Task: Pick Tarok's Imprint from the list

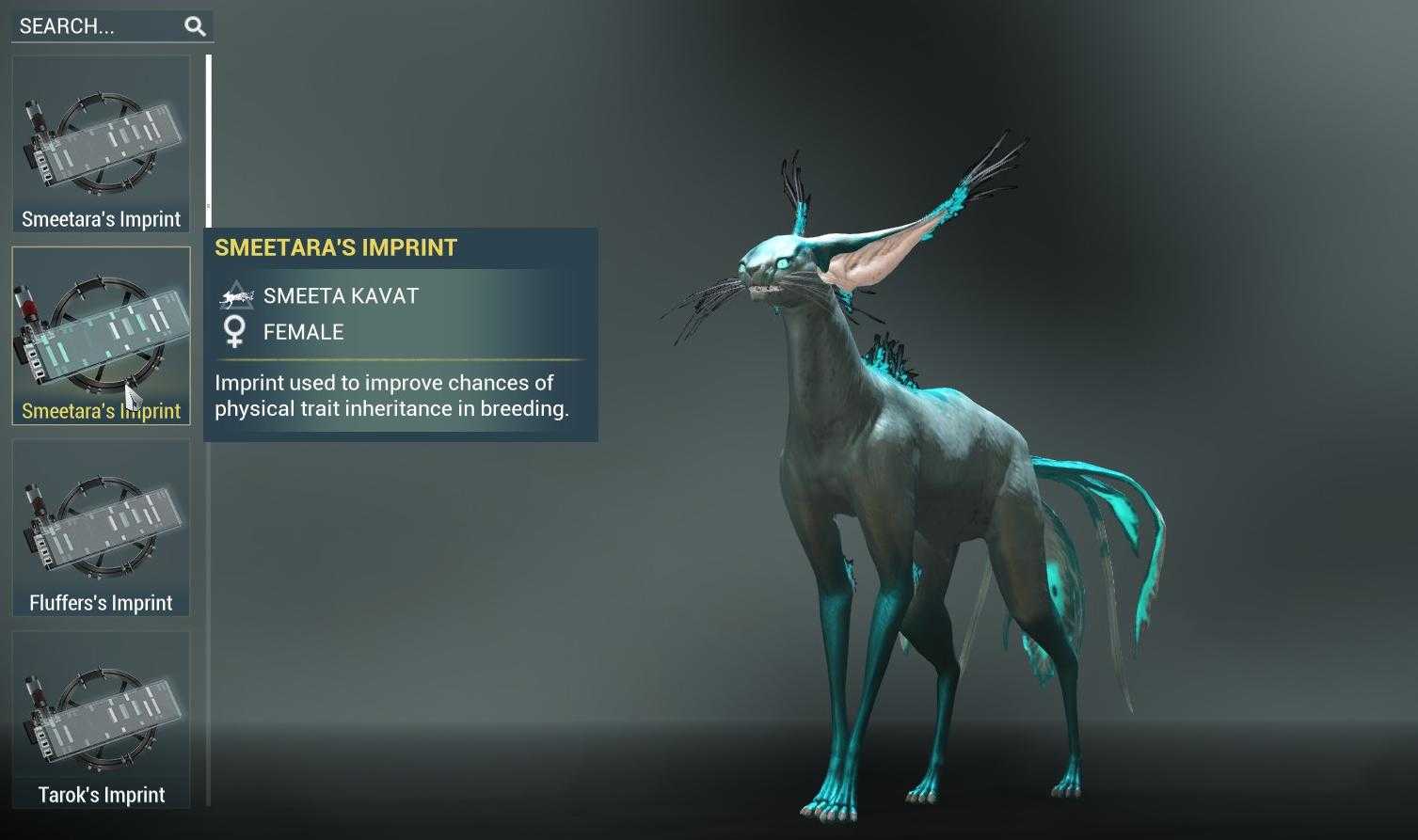Action: (x=101, y=720)
